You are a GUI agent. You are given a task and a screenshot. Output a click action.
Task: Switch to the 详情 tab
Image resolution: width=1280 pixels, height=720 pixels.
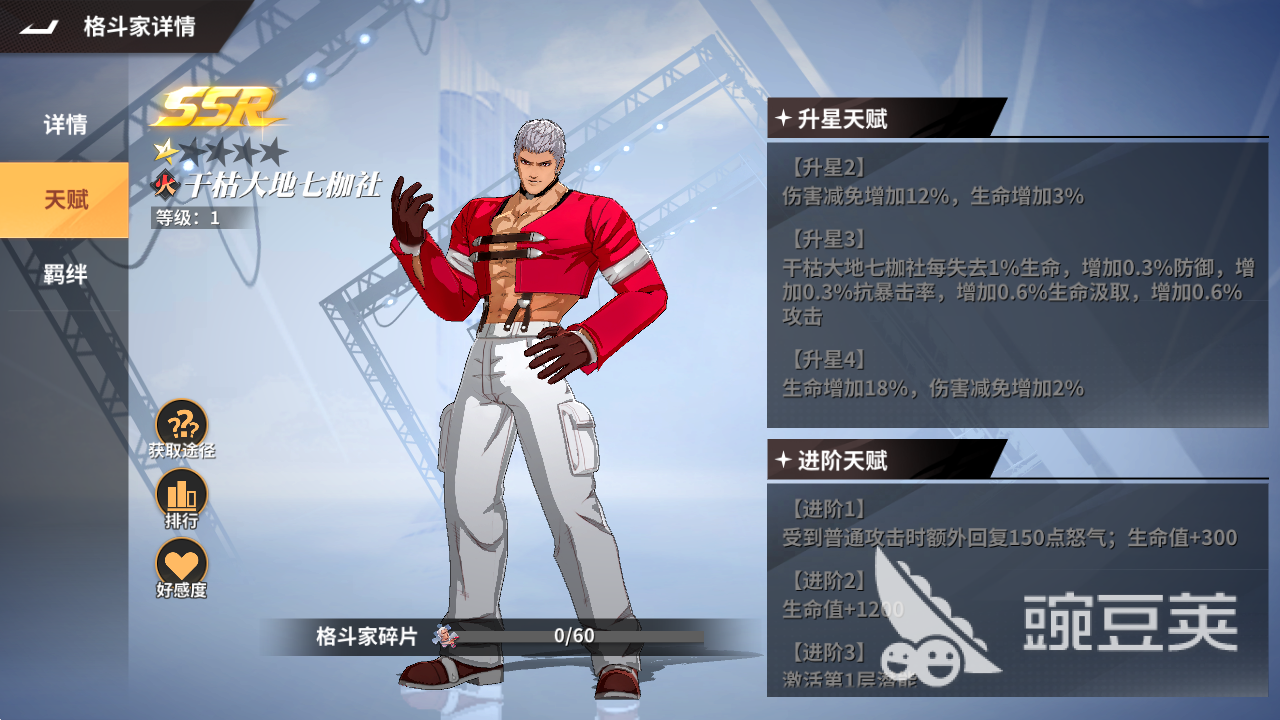[65, 125]
